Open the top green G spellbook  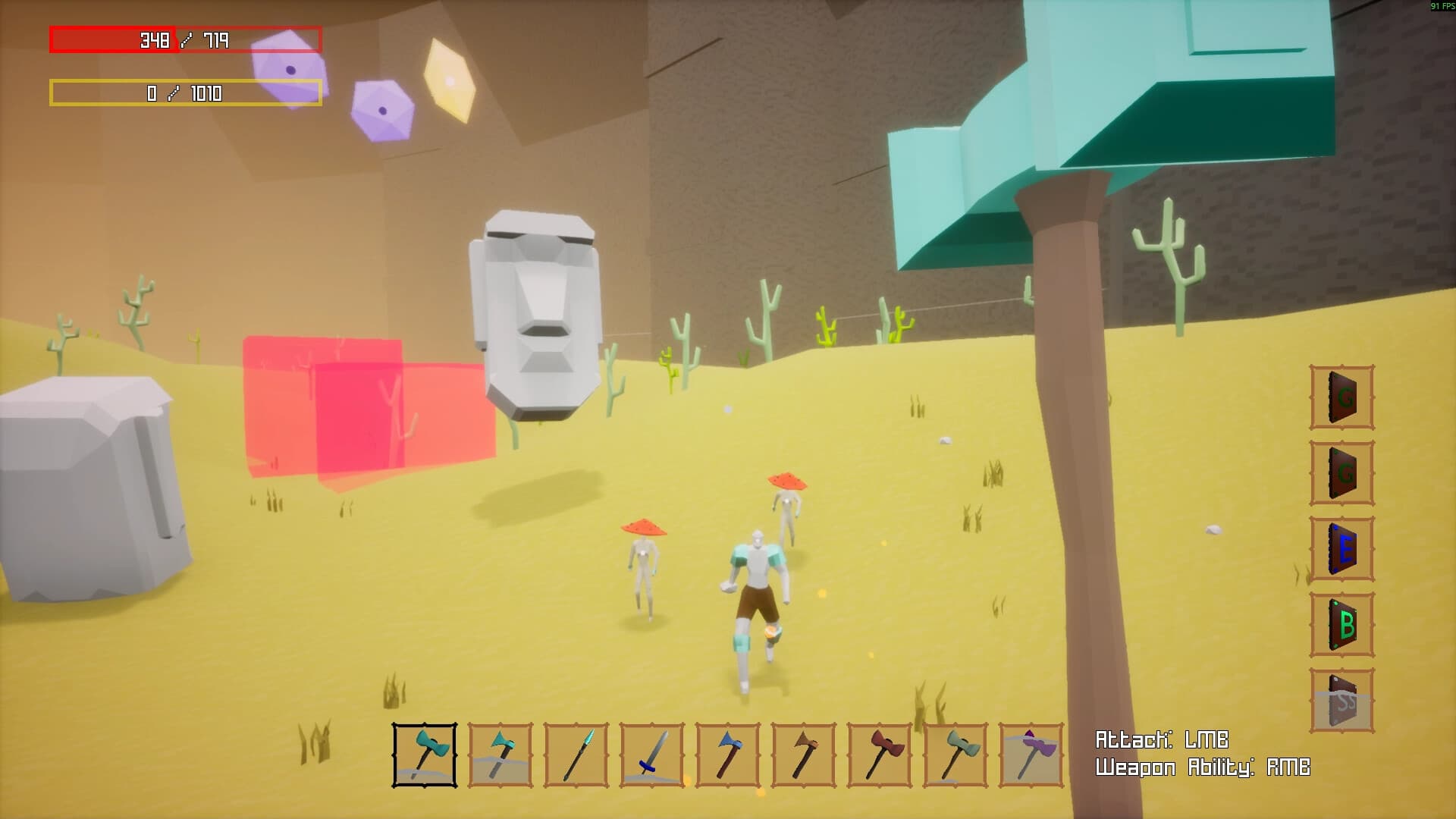[1341, 394]
